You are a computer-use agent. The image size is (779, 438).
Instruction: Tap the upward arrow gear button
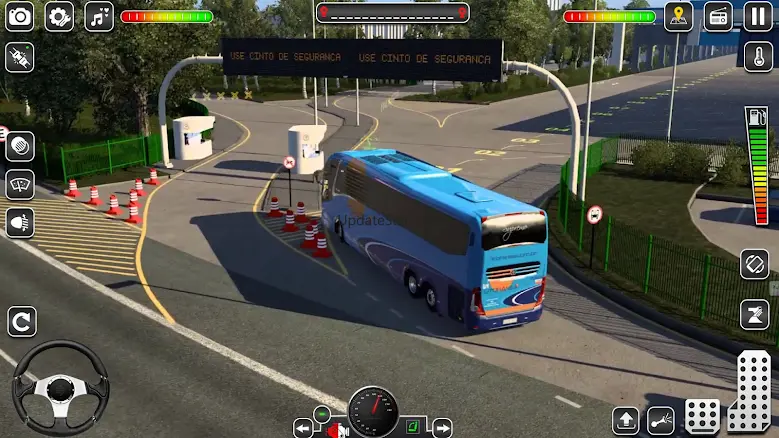[626, 420]
